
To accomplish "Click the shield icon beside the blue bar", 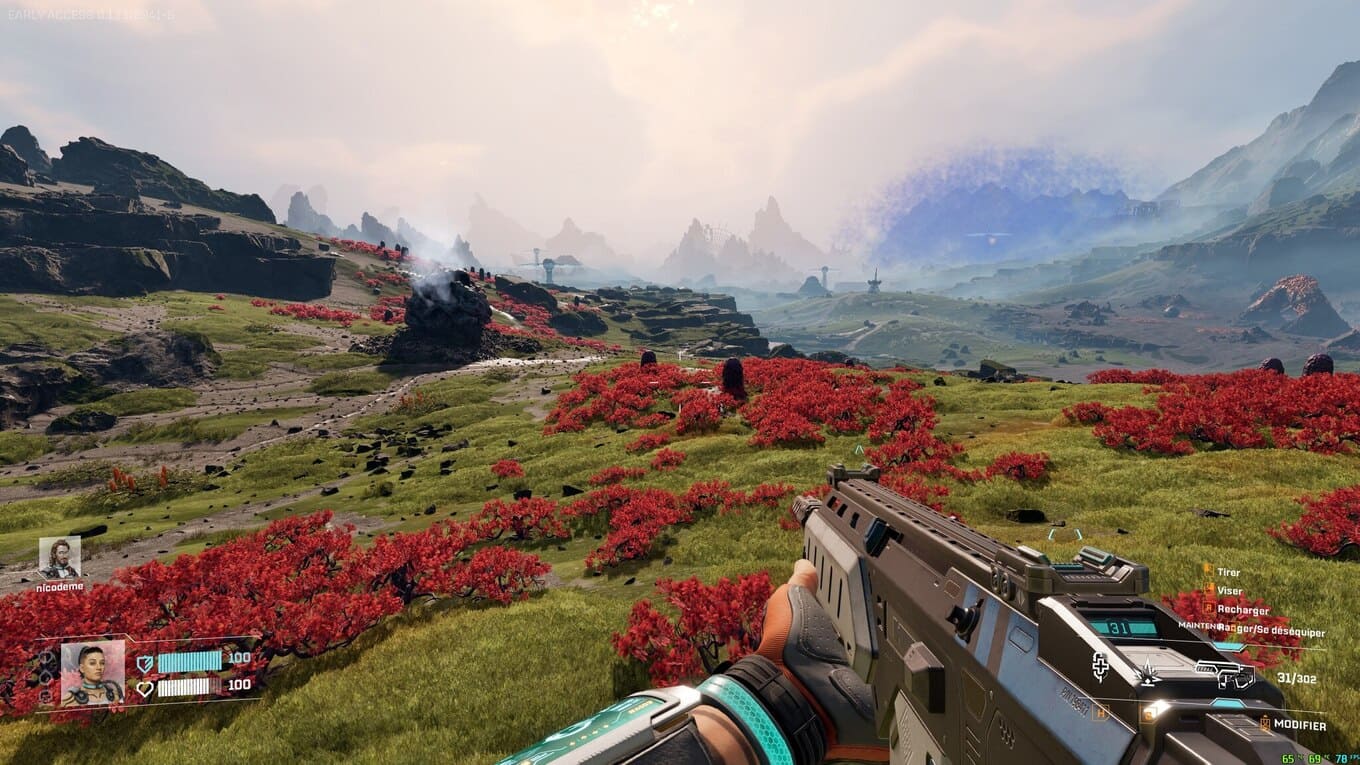I will (145, 662).
